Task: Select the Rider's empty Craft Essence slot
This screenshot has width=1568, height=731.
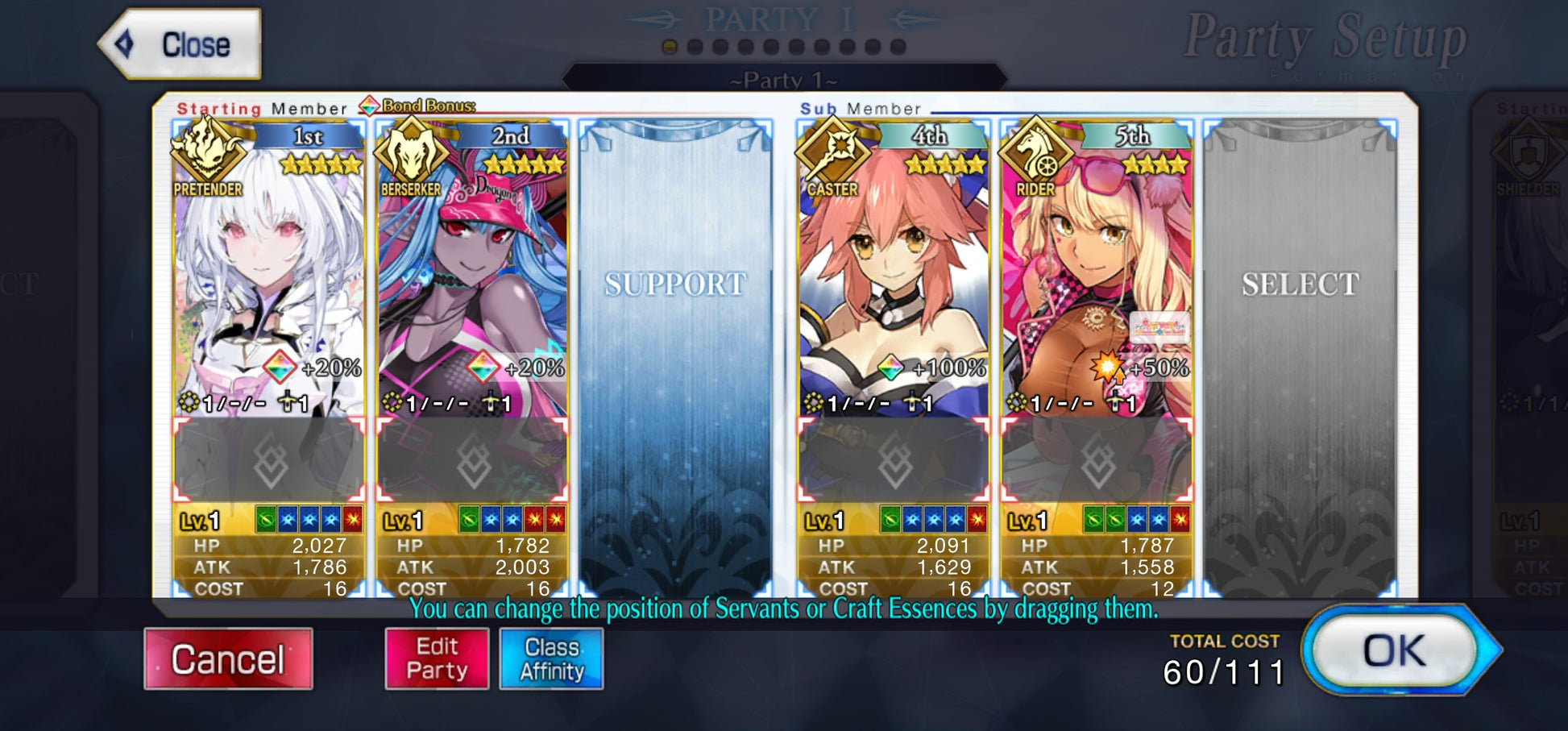Action: [1097, 461]
